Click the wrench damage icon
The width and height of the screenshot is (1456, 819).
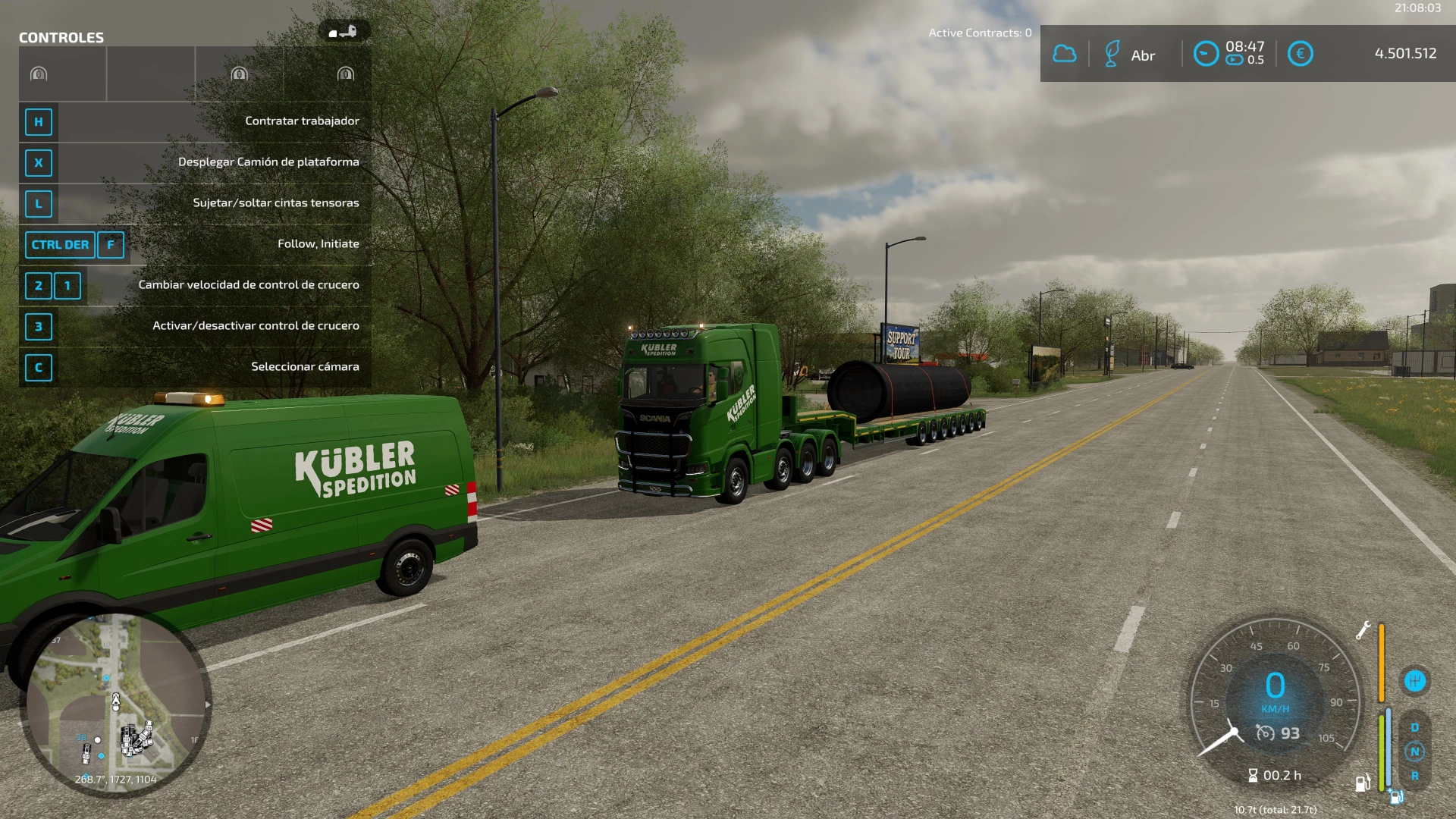[x=1363, y=630]
